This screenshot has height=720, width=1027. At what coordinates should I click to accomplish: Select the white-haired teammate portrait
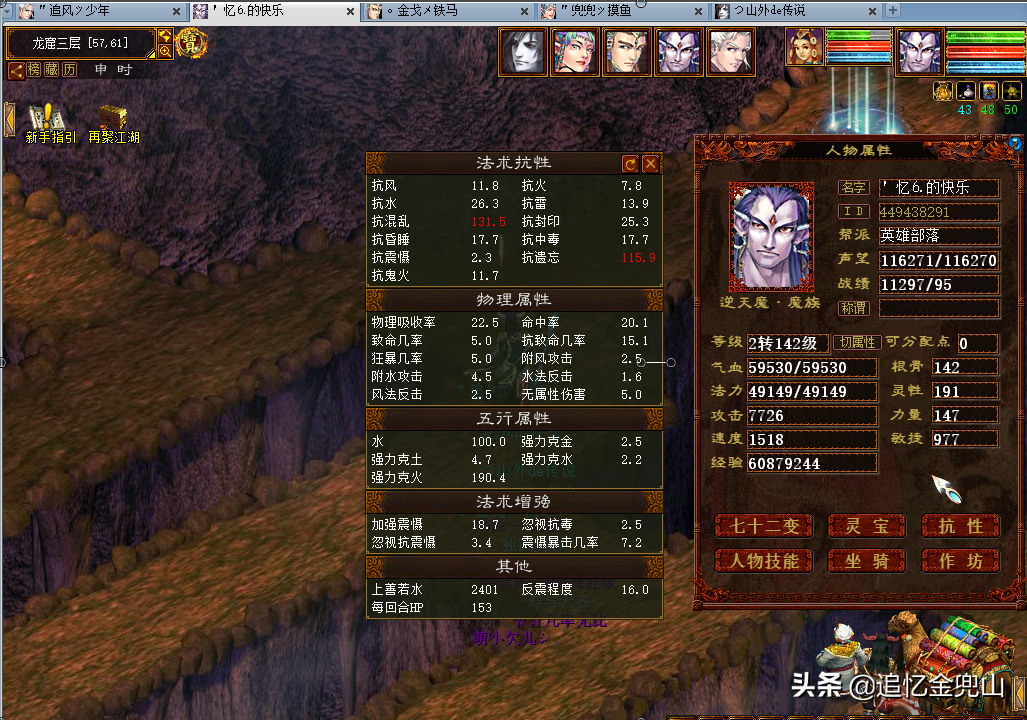click(x=730, y=51)
